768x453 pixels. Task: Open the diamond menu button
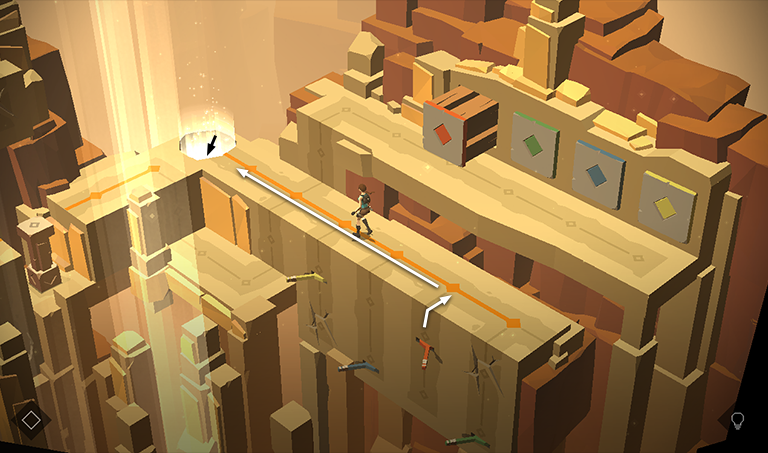[x=31, y=419]
